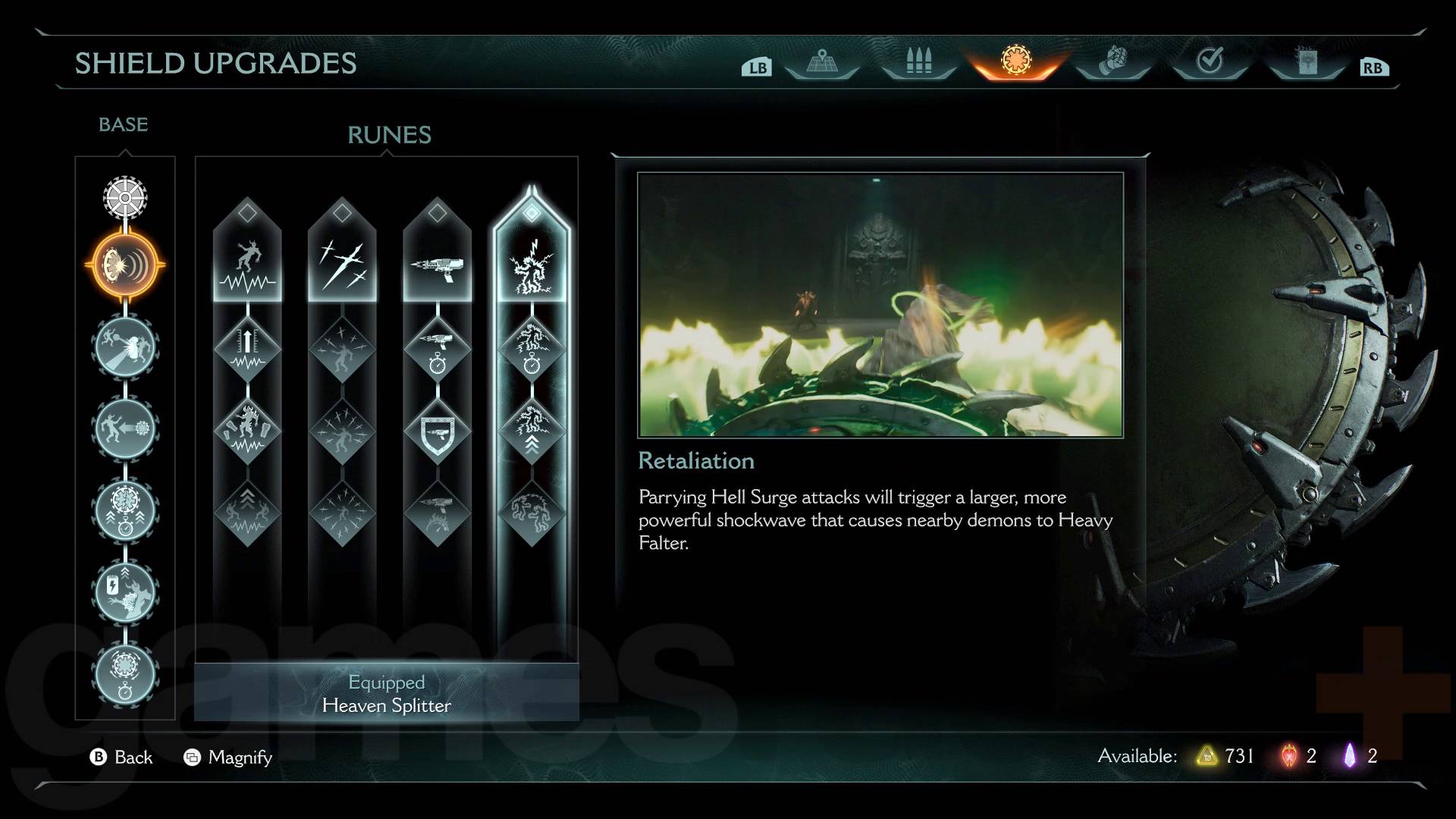The width and height of the screenshot is (1456, 819).
Task: Select the bottom base saw stopwatch node
Action: click(125, 674)
